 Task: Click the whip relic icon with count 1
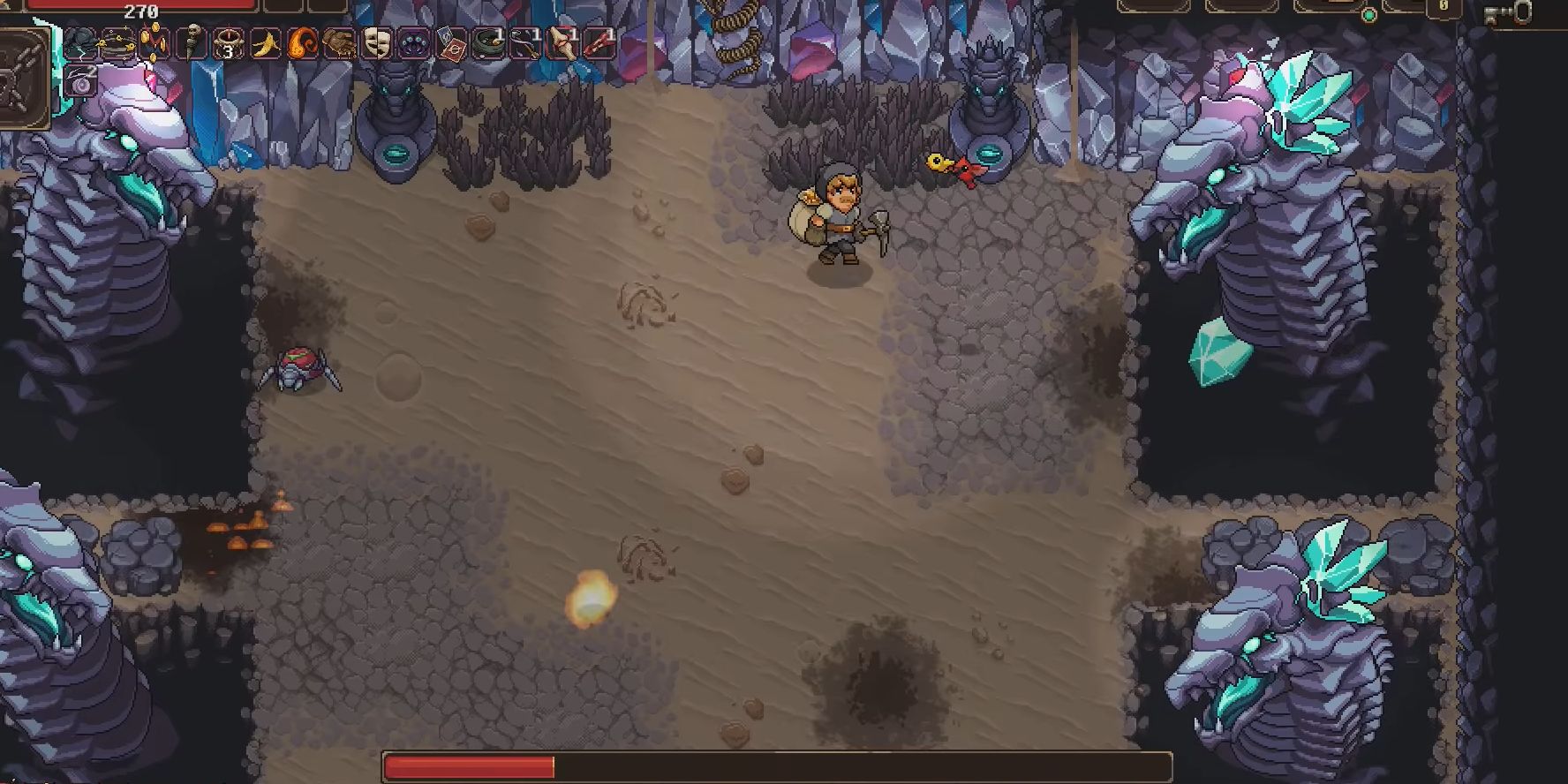(525, 42)
